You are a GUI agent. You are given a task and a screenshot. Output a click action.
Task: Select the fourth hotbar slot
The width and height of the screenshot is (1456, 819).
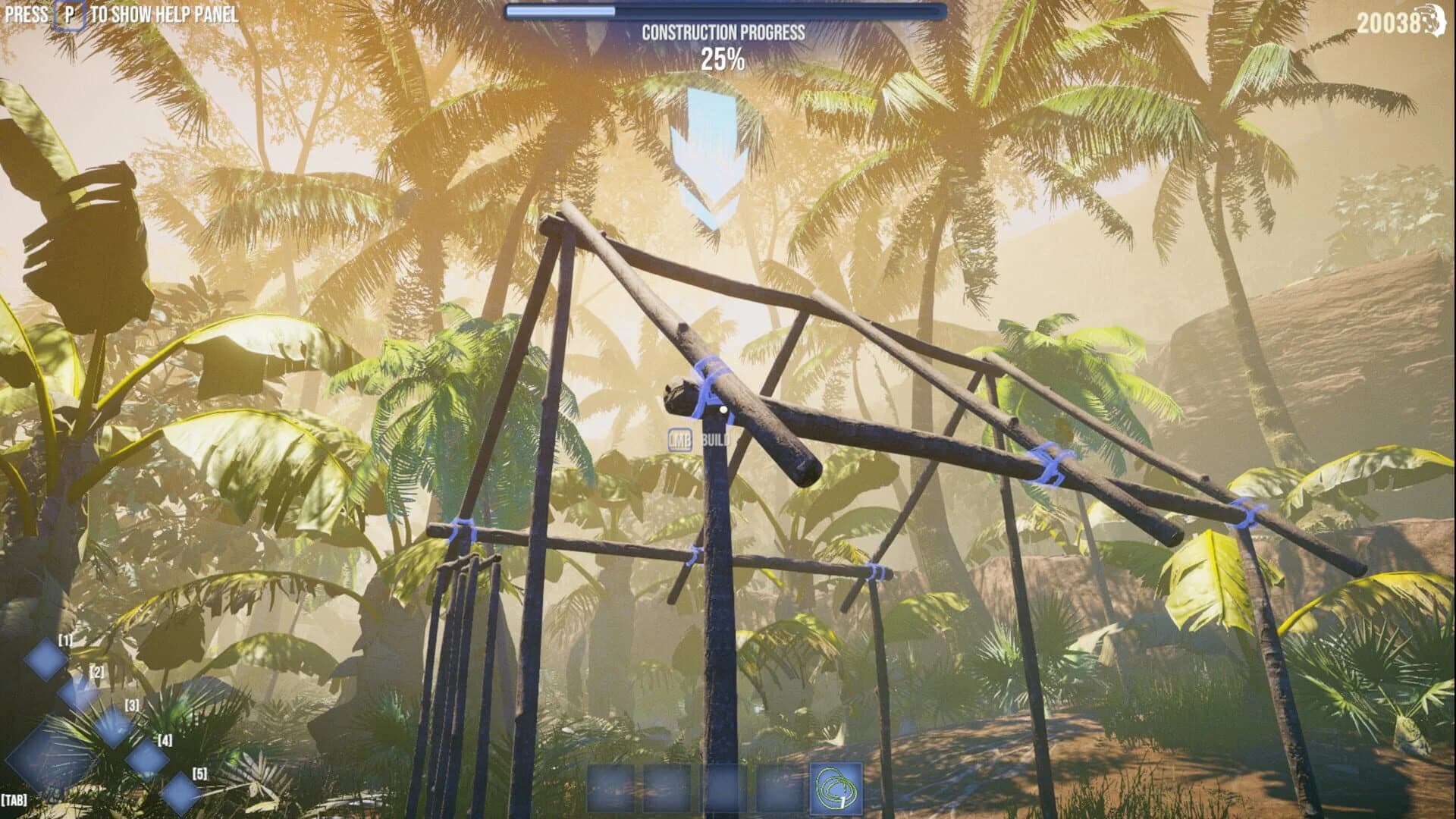(x=780, y=789)
